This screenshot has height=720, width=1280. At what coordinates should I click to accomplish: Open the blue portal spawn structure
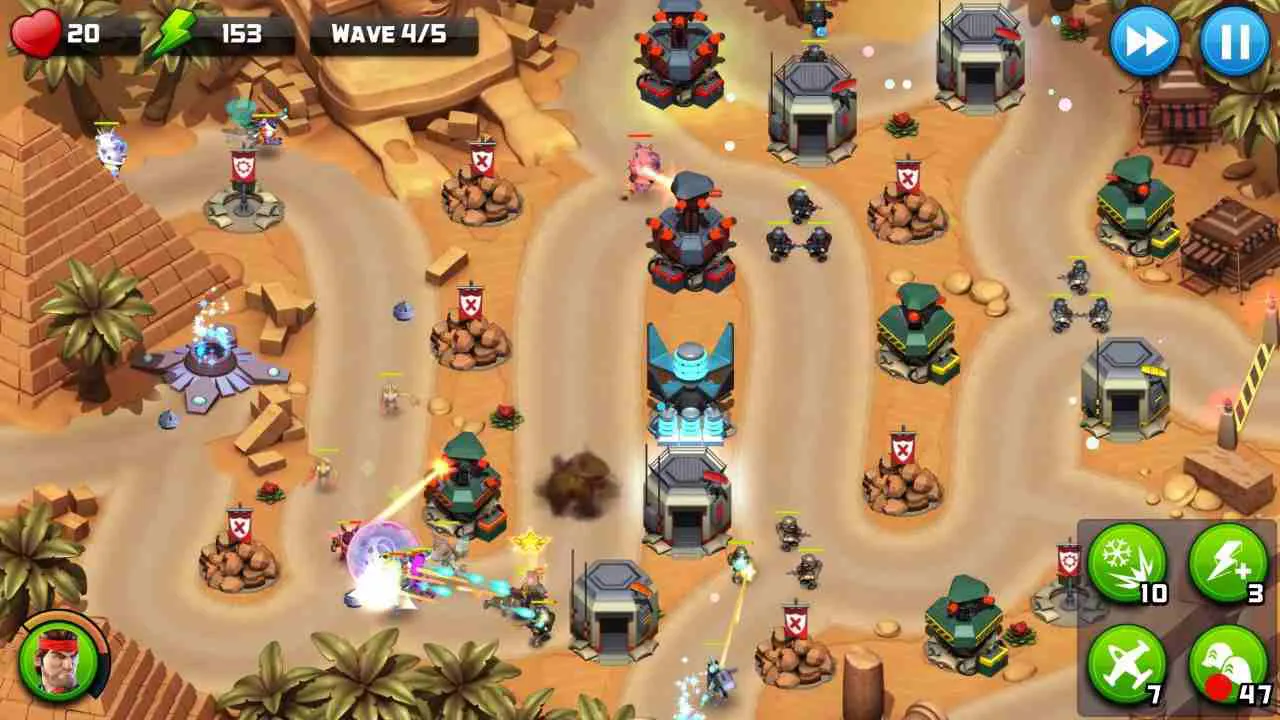pyautogui.click(x=210, y=360)
